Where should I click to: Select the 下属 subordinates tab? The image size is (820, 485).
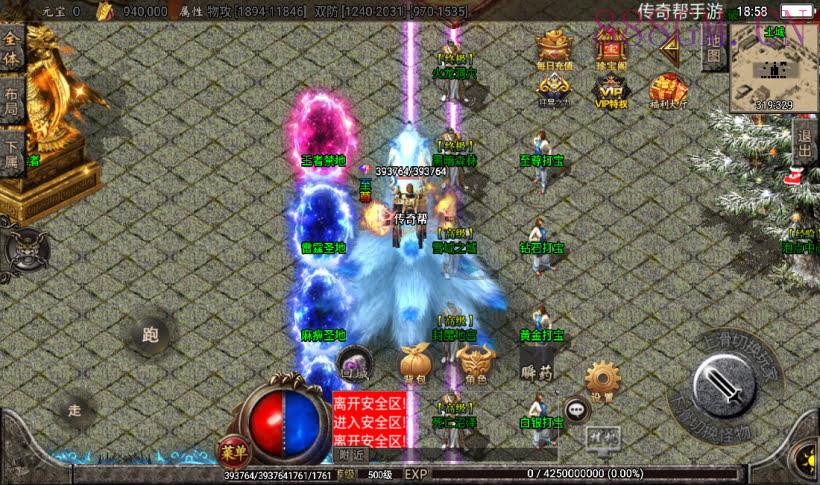pos(12,150)
